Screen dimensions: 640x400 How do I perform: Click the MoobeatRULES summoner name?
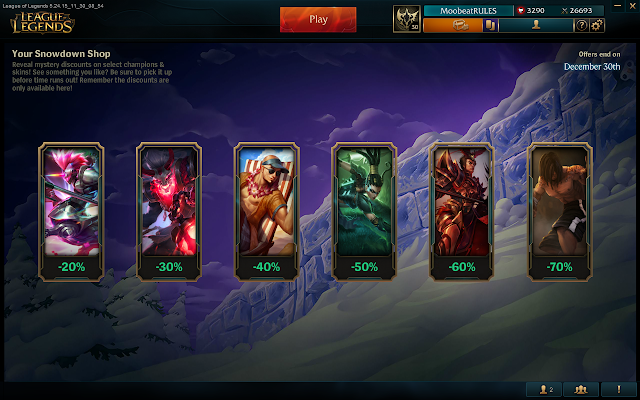tap(467, 10)
